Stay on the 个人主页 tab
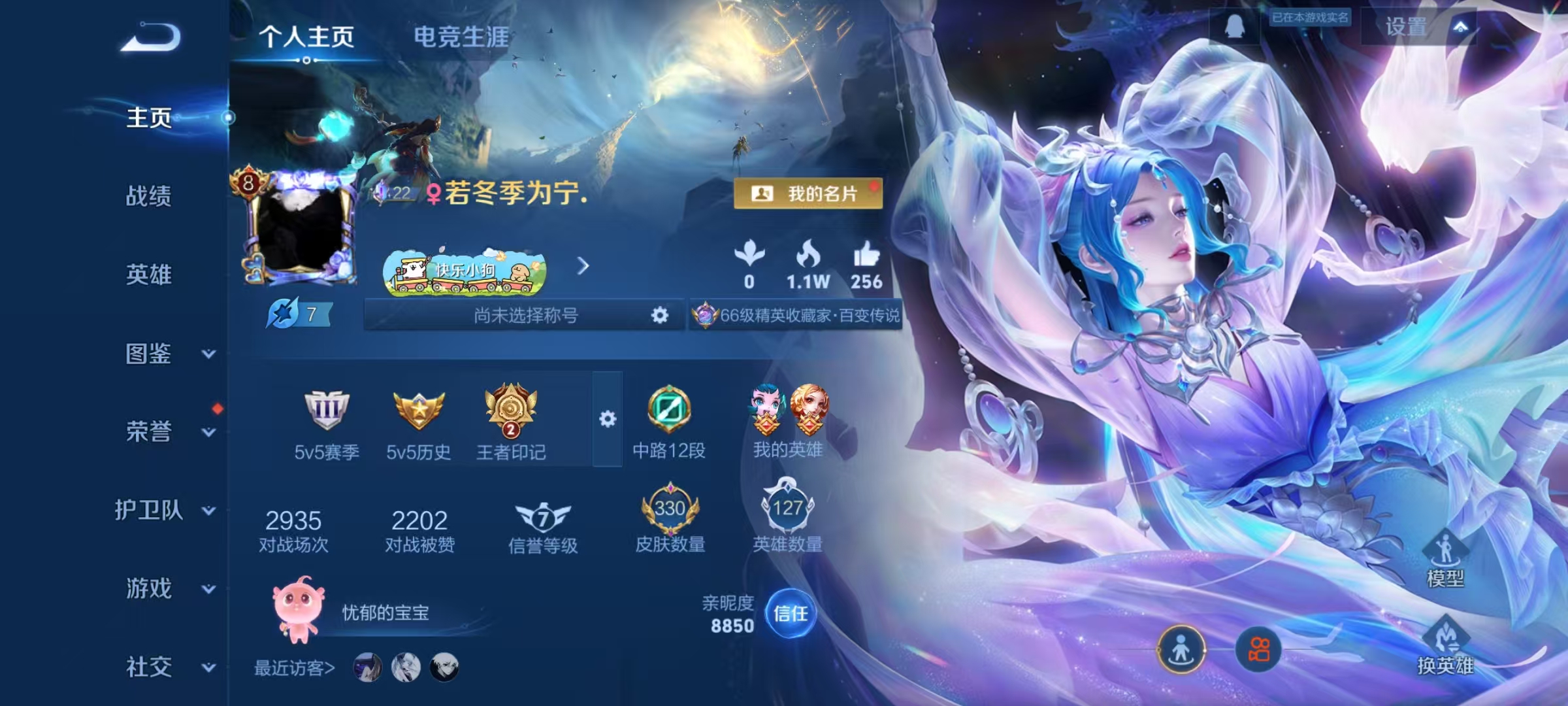Image resolution: width=1568 pixels, height=706 pixels. coord(306,37)
